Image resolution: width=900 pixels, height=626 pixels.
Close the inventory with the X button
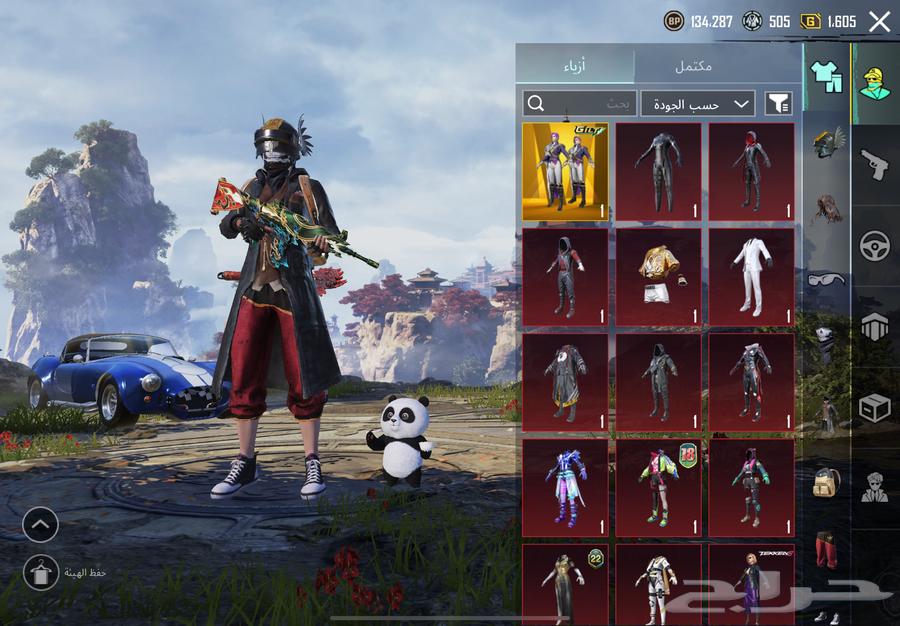(879, 22)
